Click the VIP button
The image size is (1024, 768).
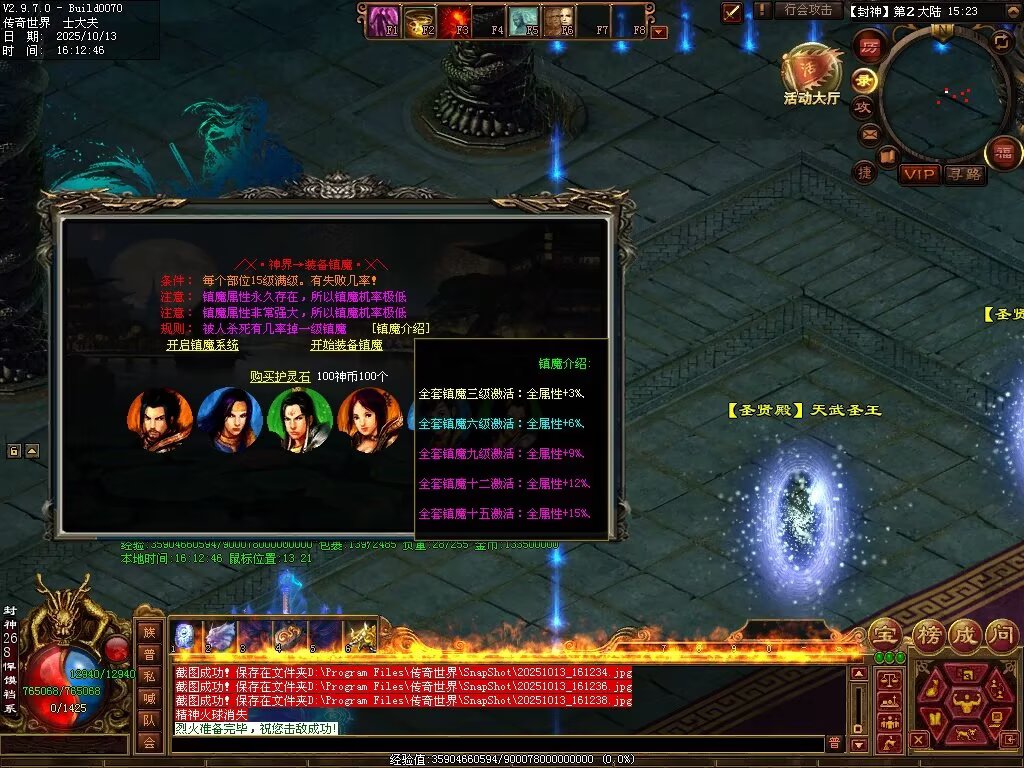tap(919, 174)
